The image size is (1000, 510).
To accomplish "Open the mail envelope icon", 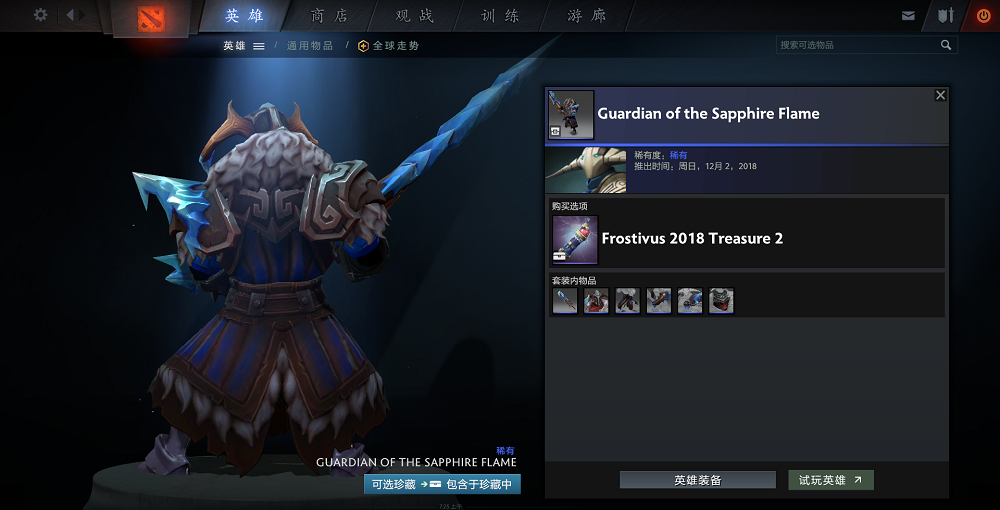I will [x=908, y=16].
